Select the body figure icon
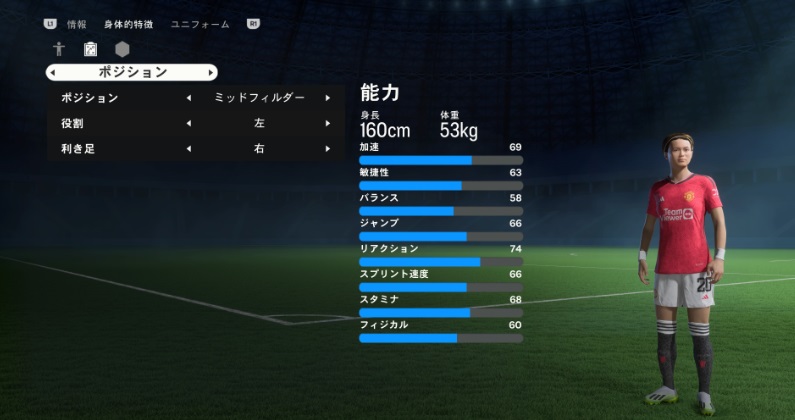The image size is (795, 420). point(60,49)
